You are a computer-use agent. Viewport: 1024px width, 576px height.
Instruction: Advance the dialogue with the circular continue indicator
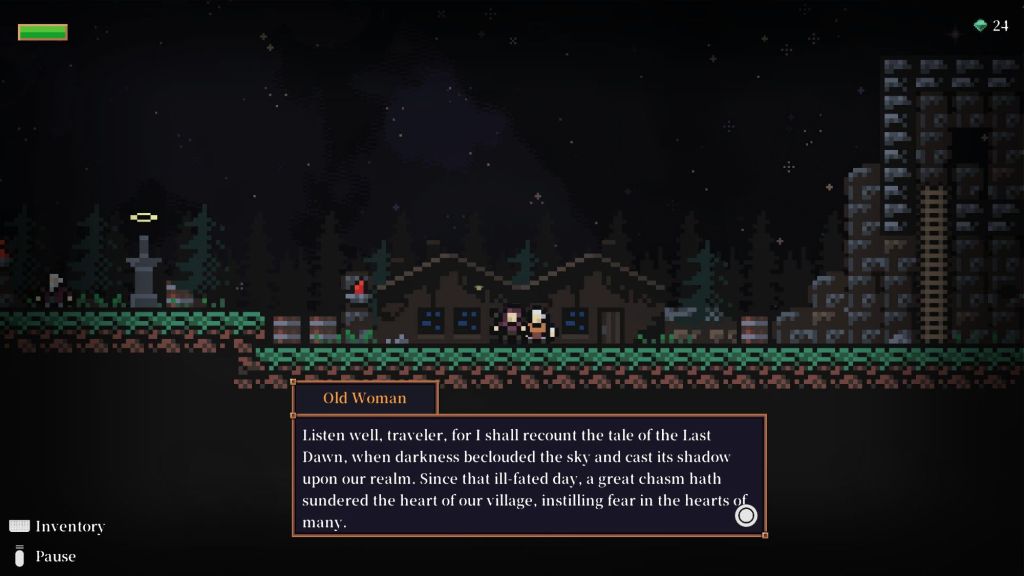point(746,515)
